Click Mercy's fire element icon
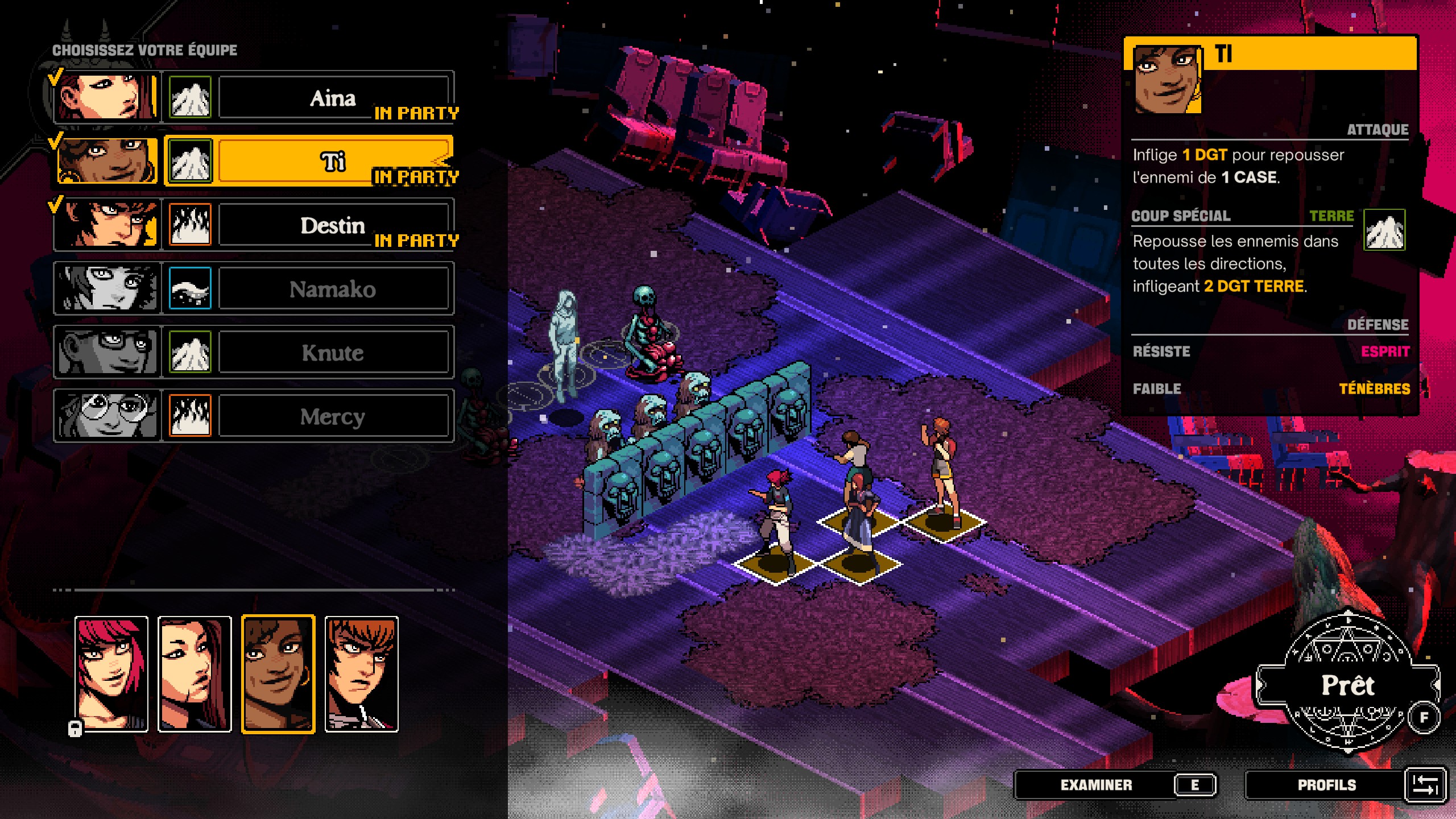The width and height of the screenshot is (1456, 819). [191, 416]
